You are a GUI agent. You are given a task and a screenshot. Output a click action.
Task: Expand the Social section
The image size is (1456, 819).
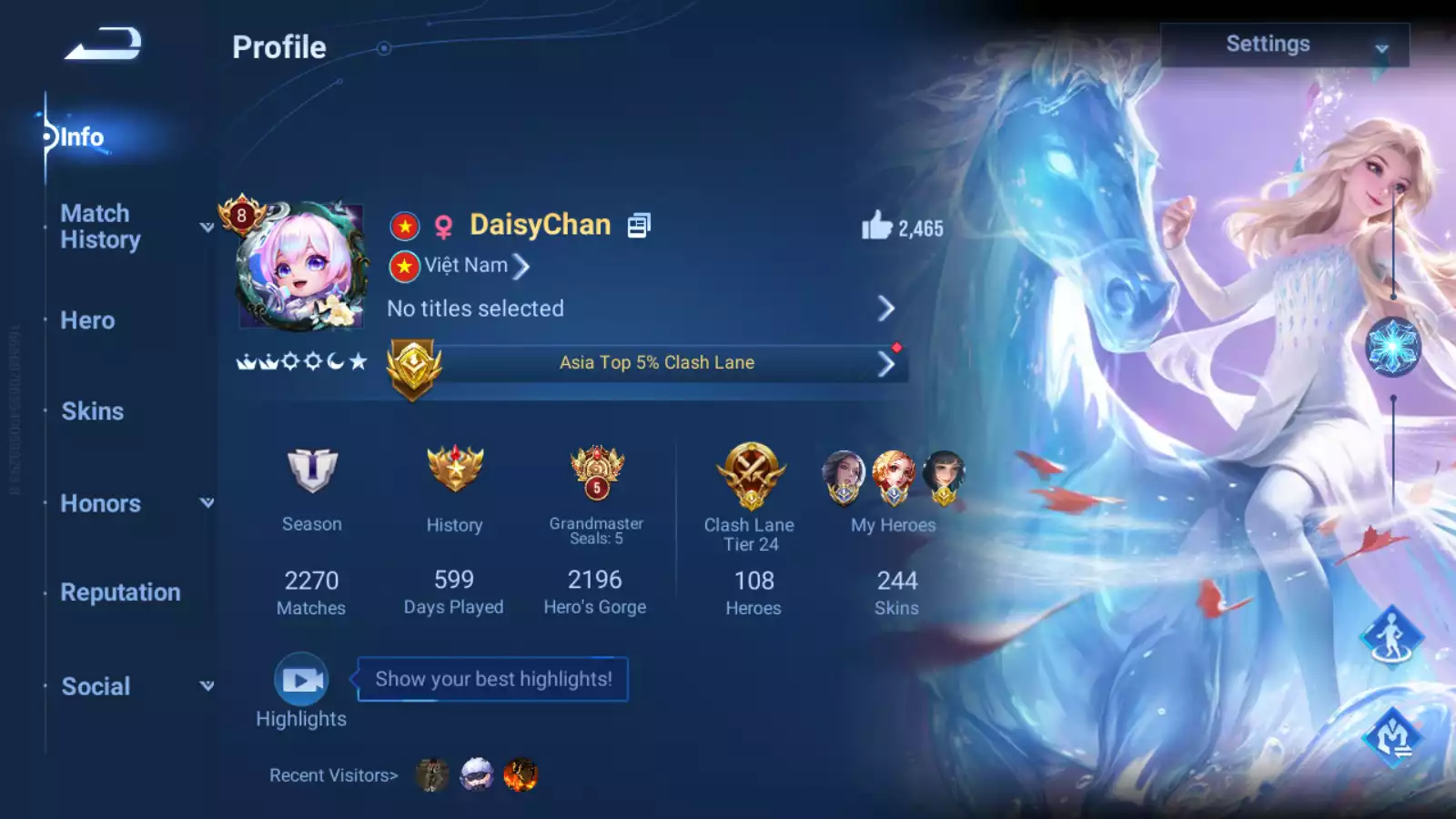[x=96, y=686]
